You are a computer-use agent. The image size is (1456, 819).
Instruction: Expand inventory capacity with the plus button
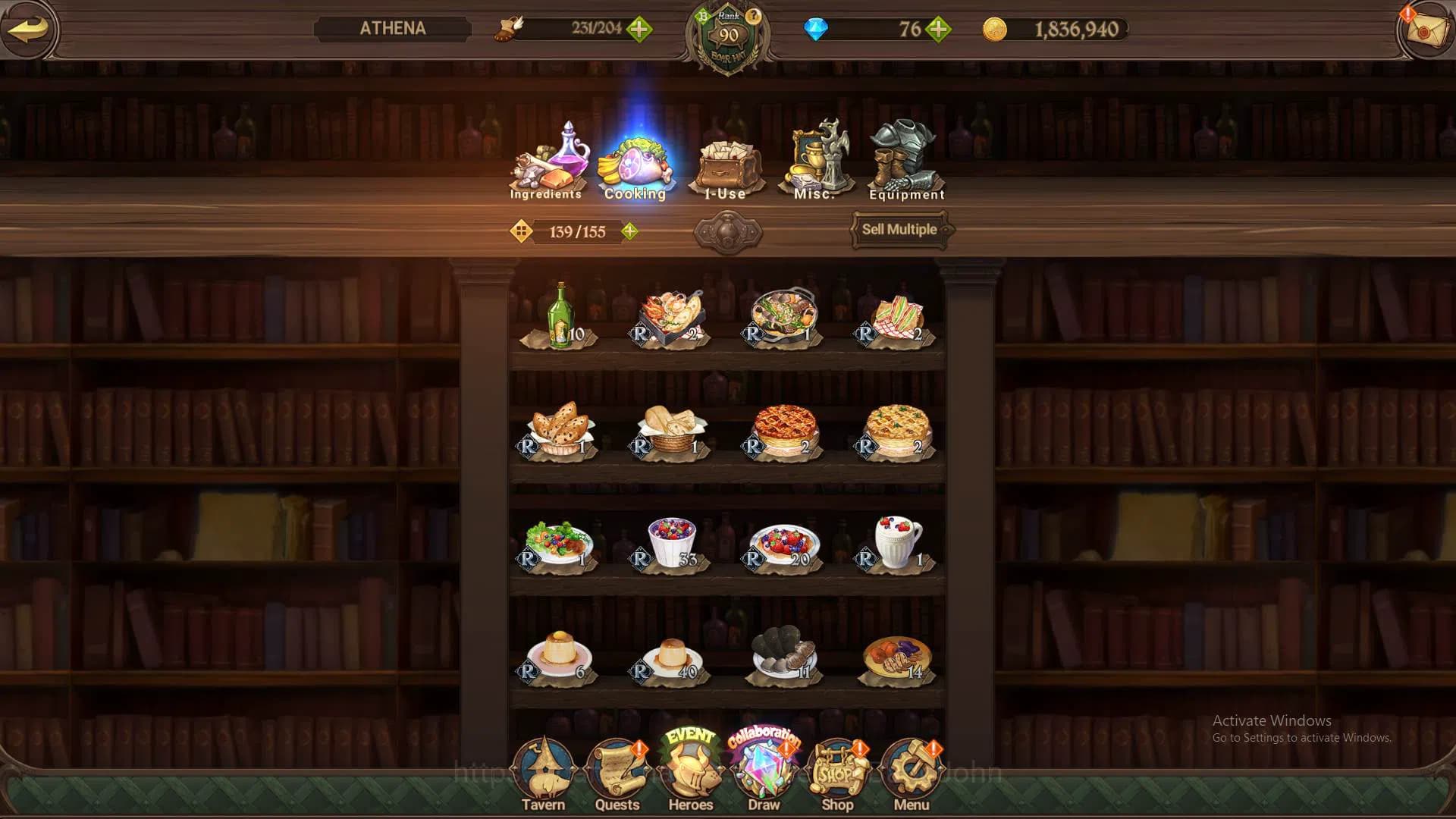click(x=629, y=231)
